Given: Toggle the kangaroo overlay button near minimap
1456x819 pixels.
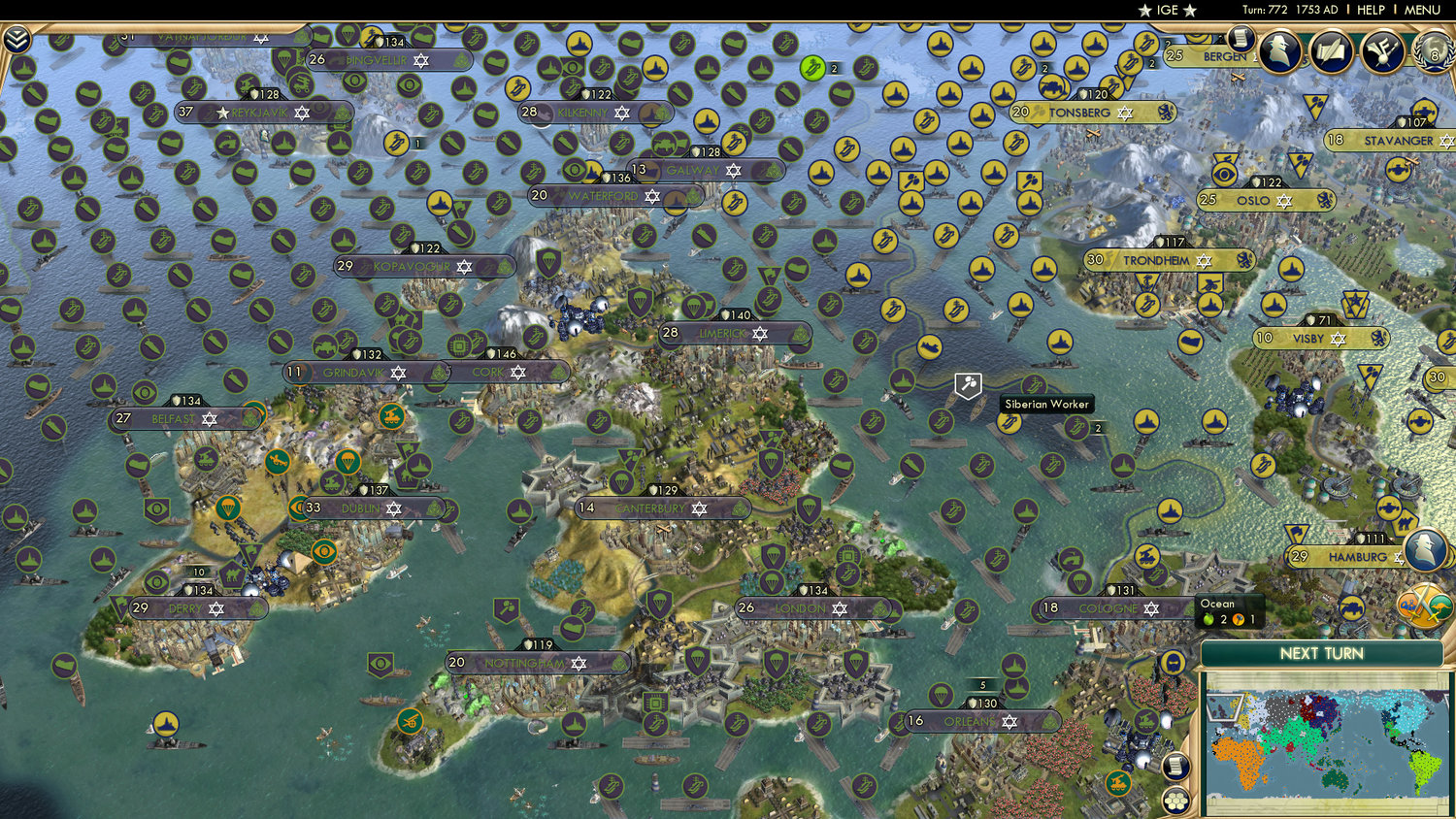Looking at the screenshot, I should [1439, 605].
